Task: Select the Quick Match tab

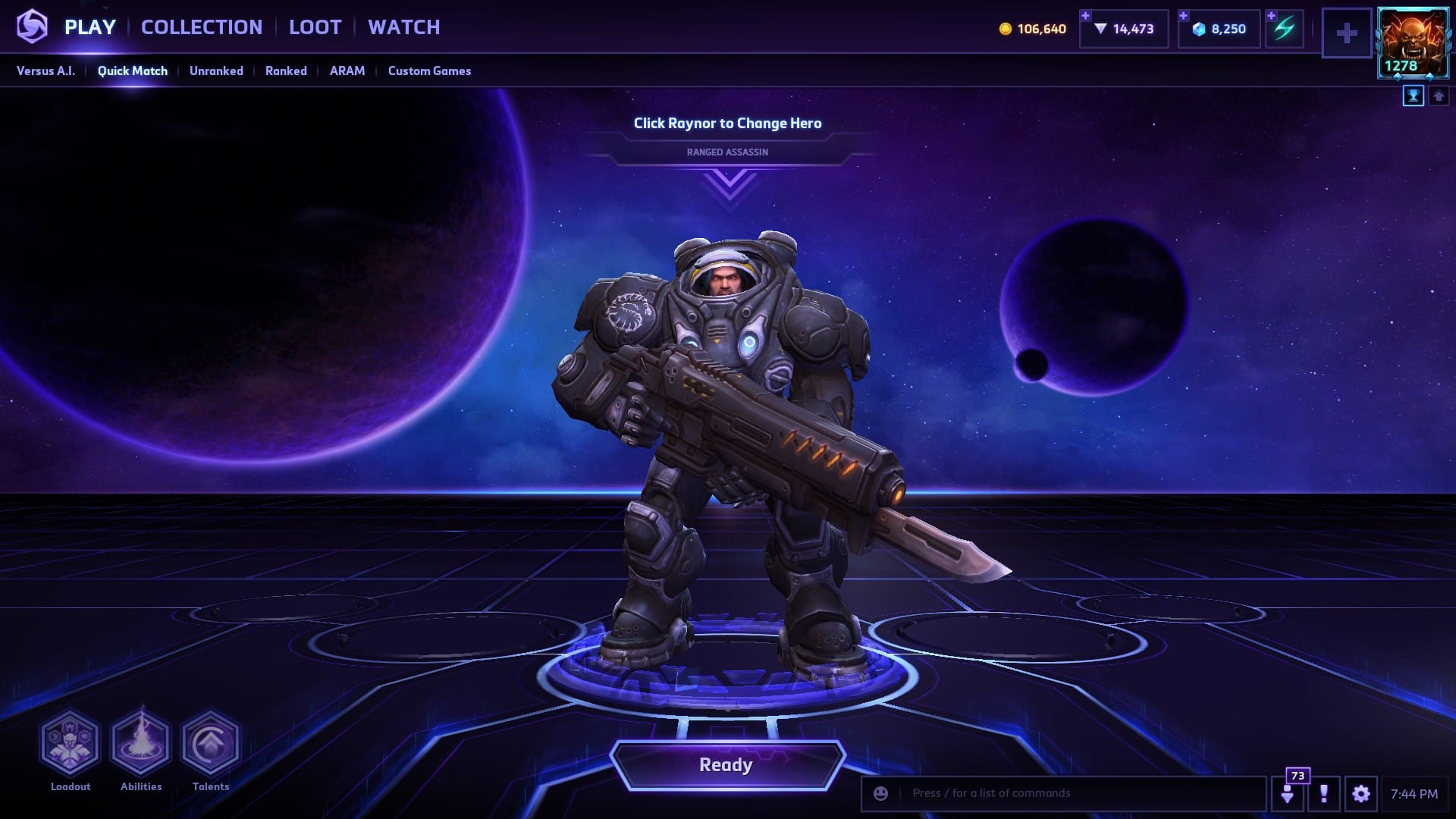Action: pyautogui.click(x=133, y=71)
